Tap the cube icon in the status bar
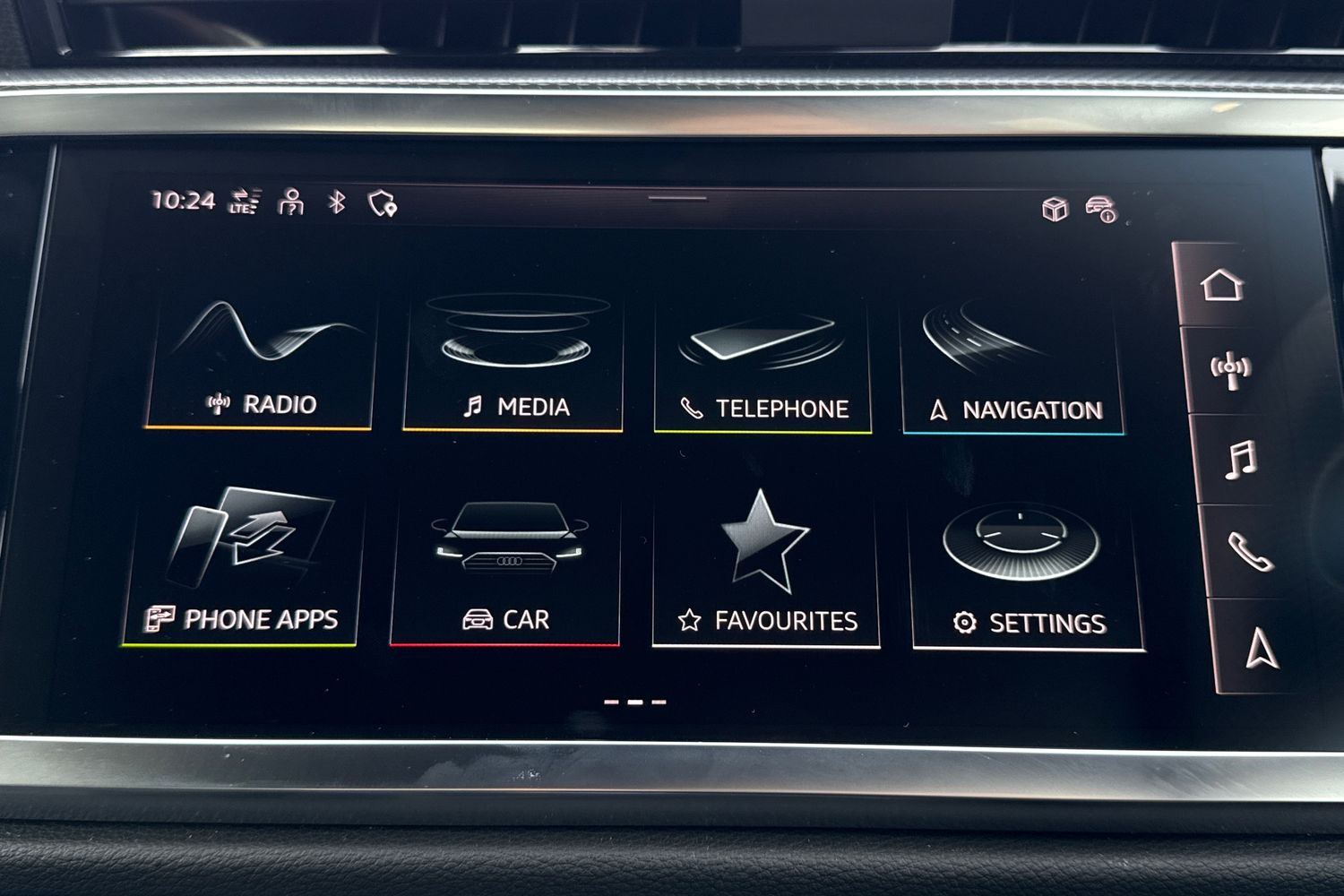 pos(1055,209)
